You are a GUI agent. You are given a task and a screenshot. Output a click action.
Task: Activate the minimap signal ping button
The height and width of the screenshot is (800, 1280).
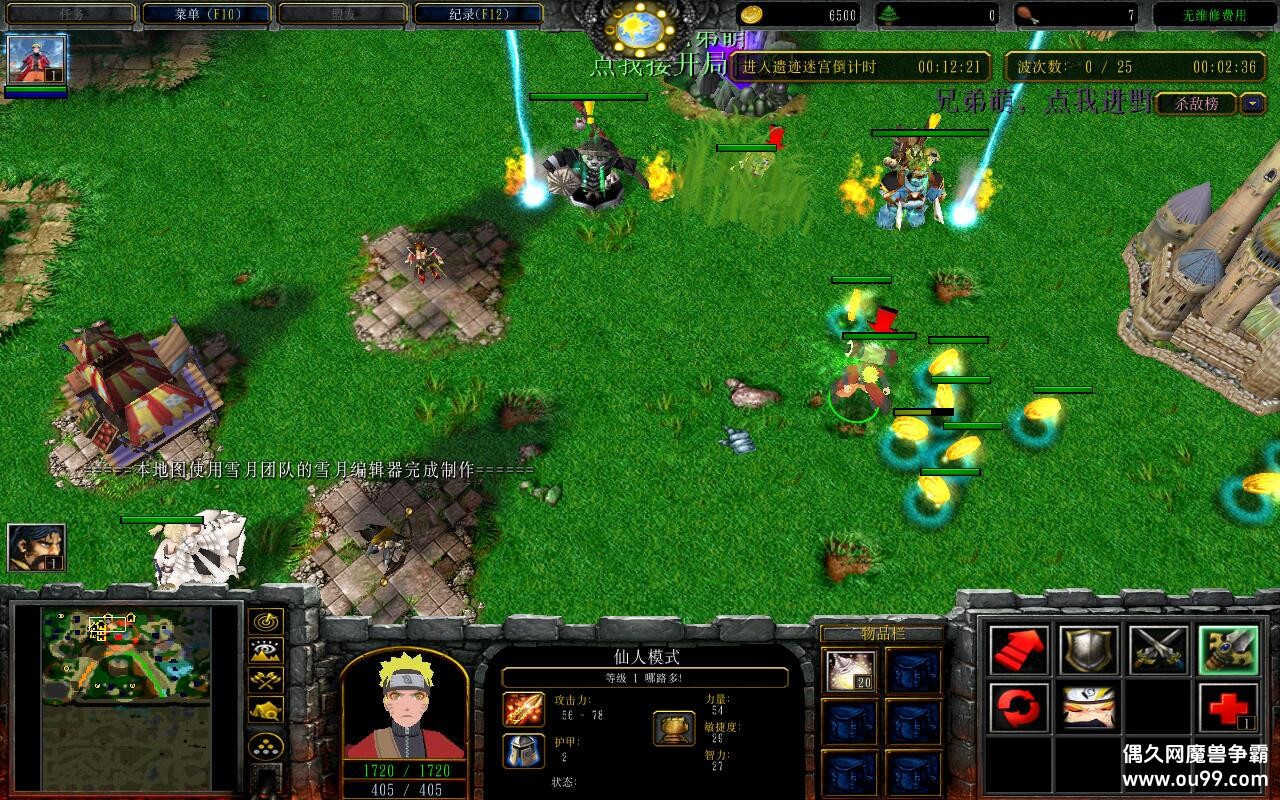(265, 622)
